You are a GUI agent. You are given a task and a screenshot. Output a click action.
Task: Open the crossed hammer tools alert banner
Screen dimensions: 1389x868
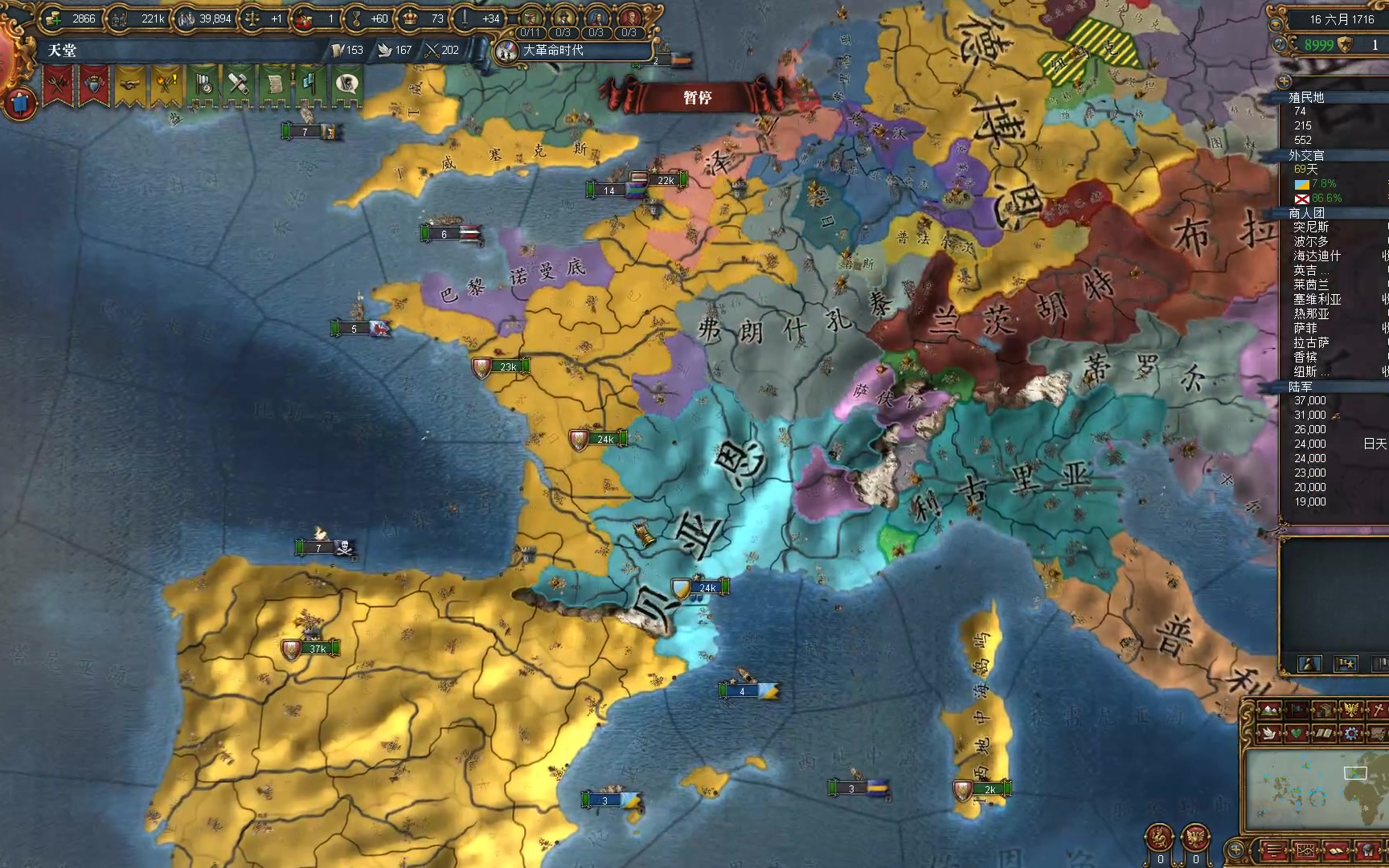pos(238,84)
